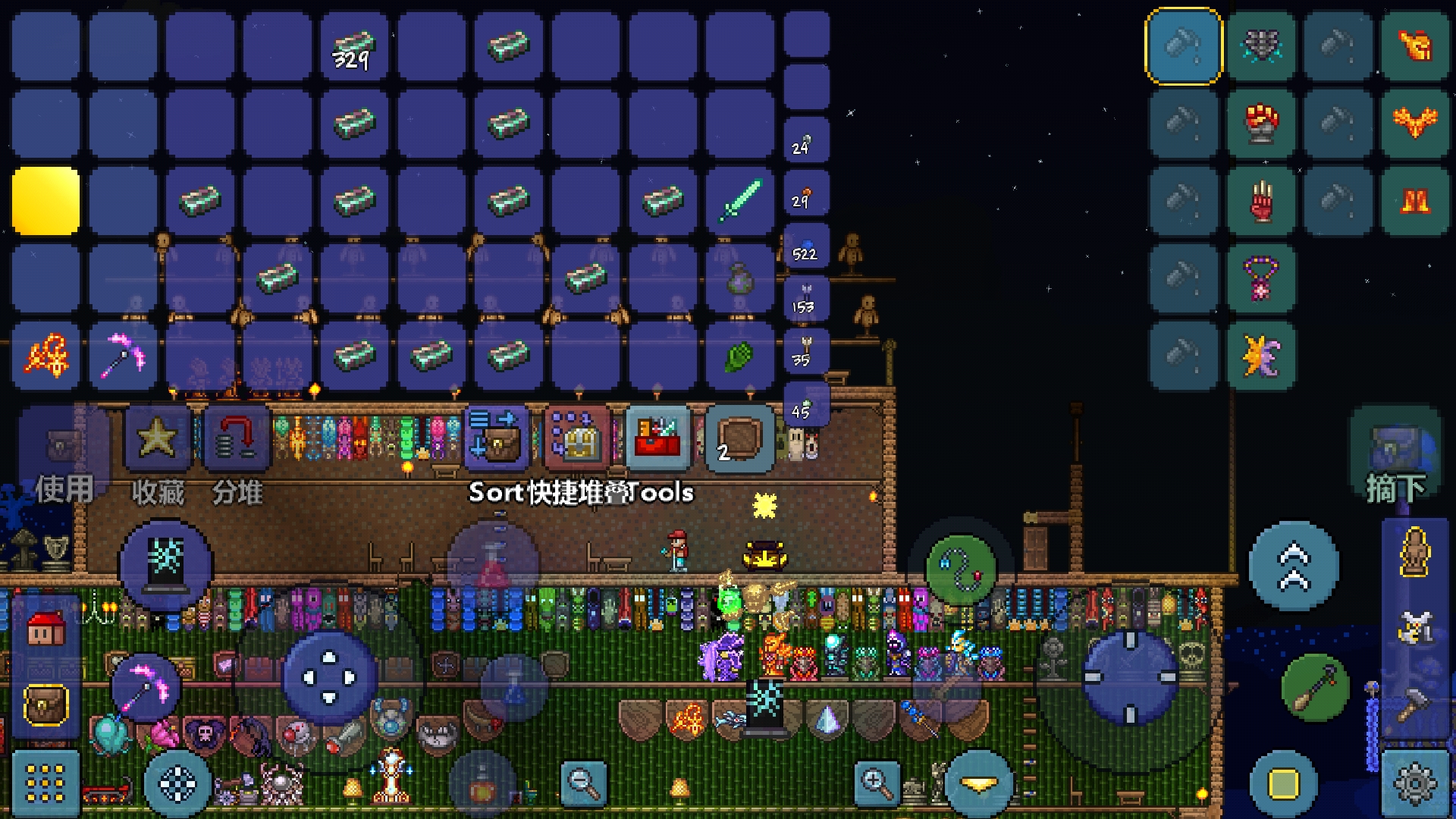This screenshot has height=819, width=1456.
Task: Tap the double-arrow jump button
Action: coord(1294,566)
